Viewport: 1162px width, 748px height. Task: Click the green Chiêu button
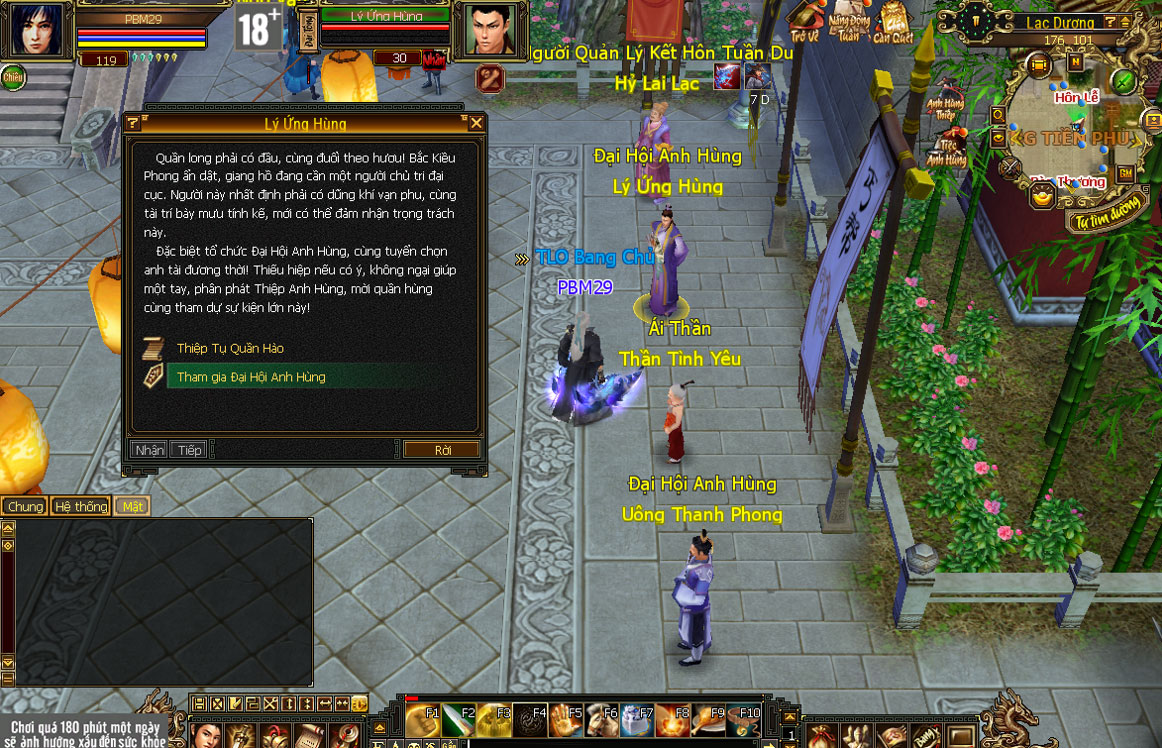tap(13, 76)
